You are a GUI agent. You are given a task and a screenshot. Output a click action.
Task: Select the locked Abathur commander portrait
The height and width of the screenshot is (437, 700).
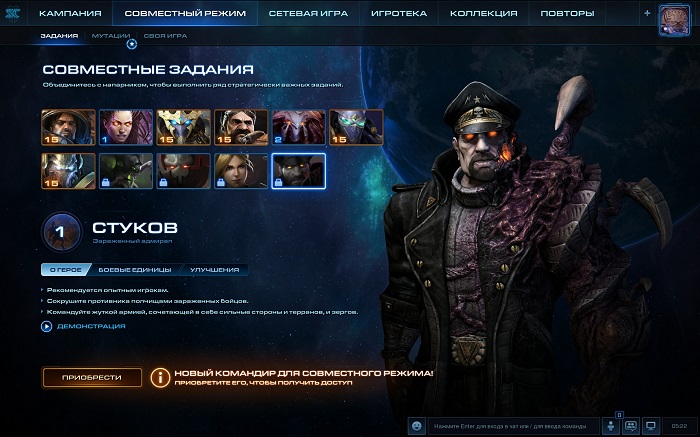pyautogui.click(x=126, y=170)
